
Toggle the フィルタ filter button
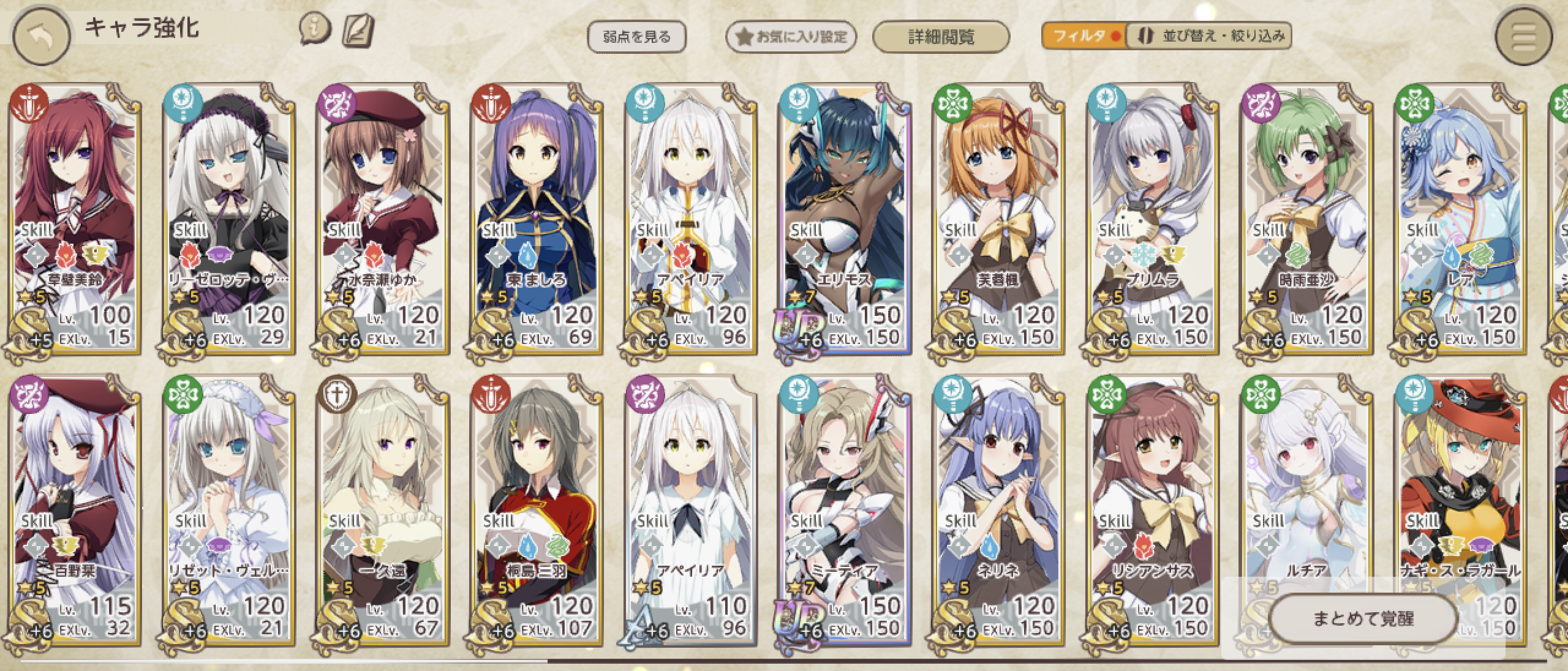point(1083,36)
